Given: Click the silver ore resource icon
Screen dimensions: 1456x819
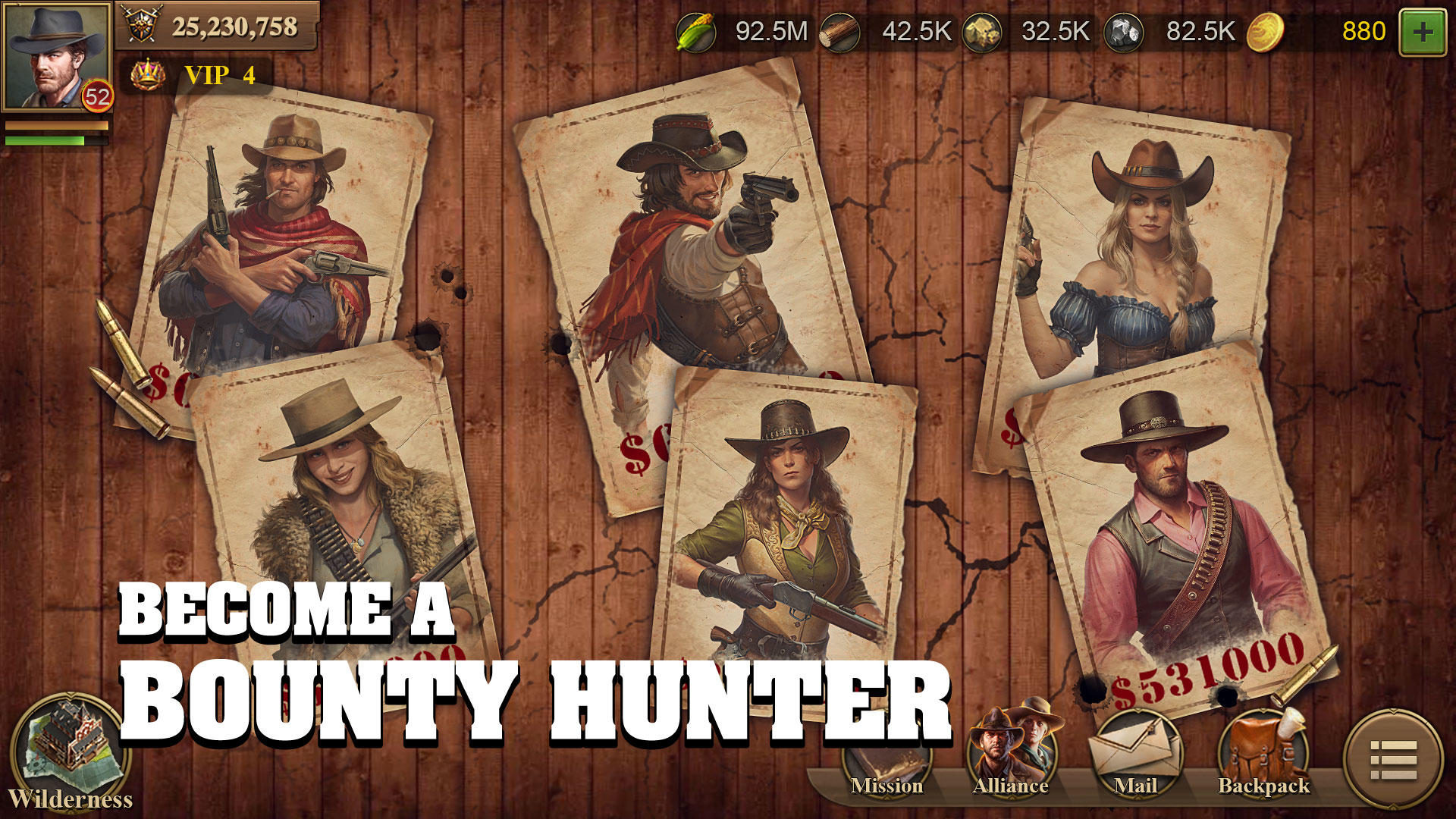Looking at the screenshot, I should 1124,32.
